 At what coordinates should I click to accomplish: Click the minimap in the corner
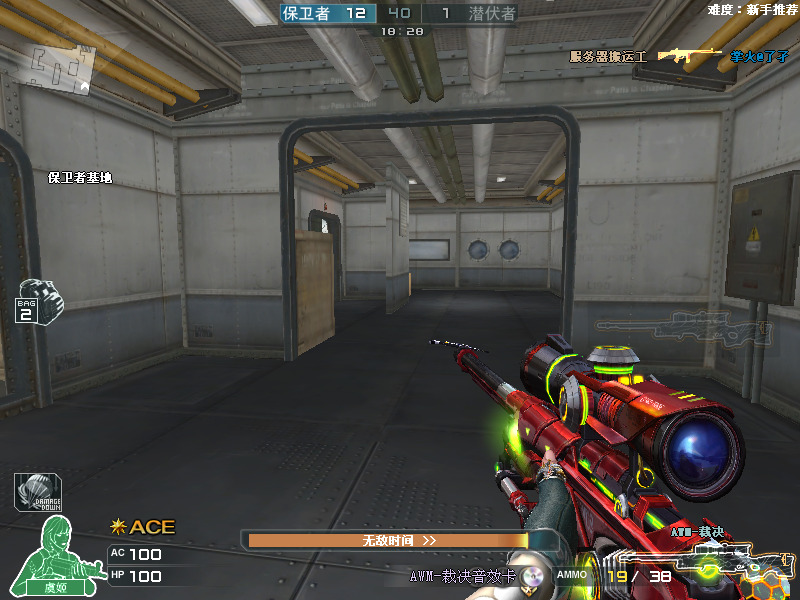click(62, 67)
